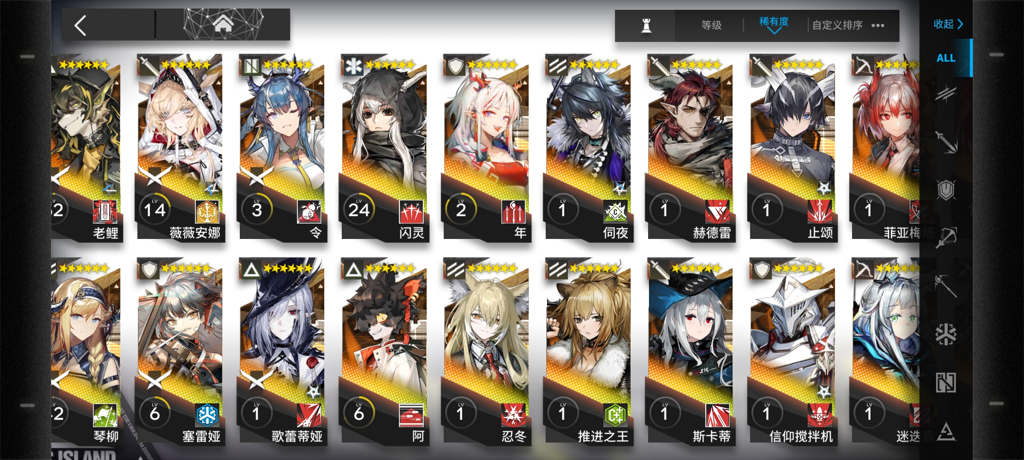Screen dimensions: 1024x460
Task: Filter by the sword Guard class icon
Action: [946, 142]
